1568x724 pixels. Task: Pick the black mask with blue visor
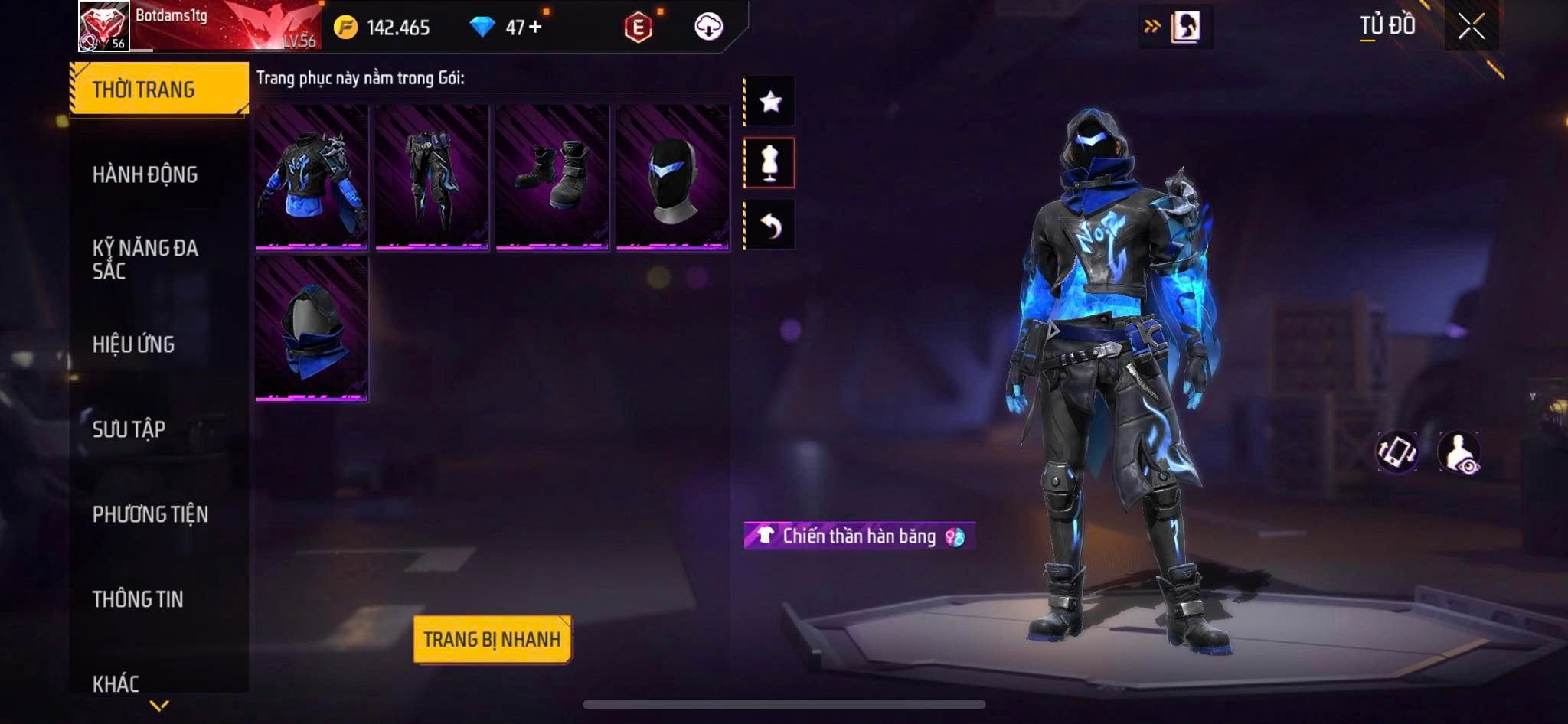[x=672, y=178]
